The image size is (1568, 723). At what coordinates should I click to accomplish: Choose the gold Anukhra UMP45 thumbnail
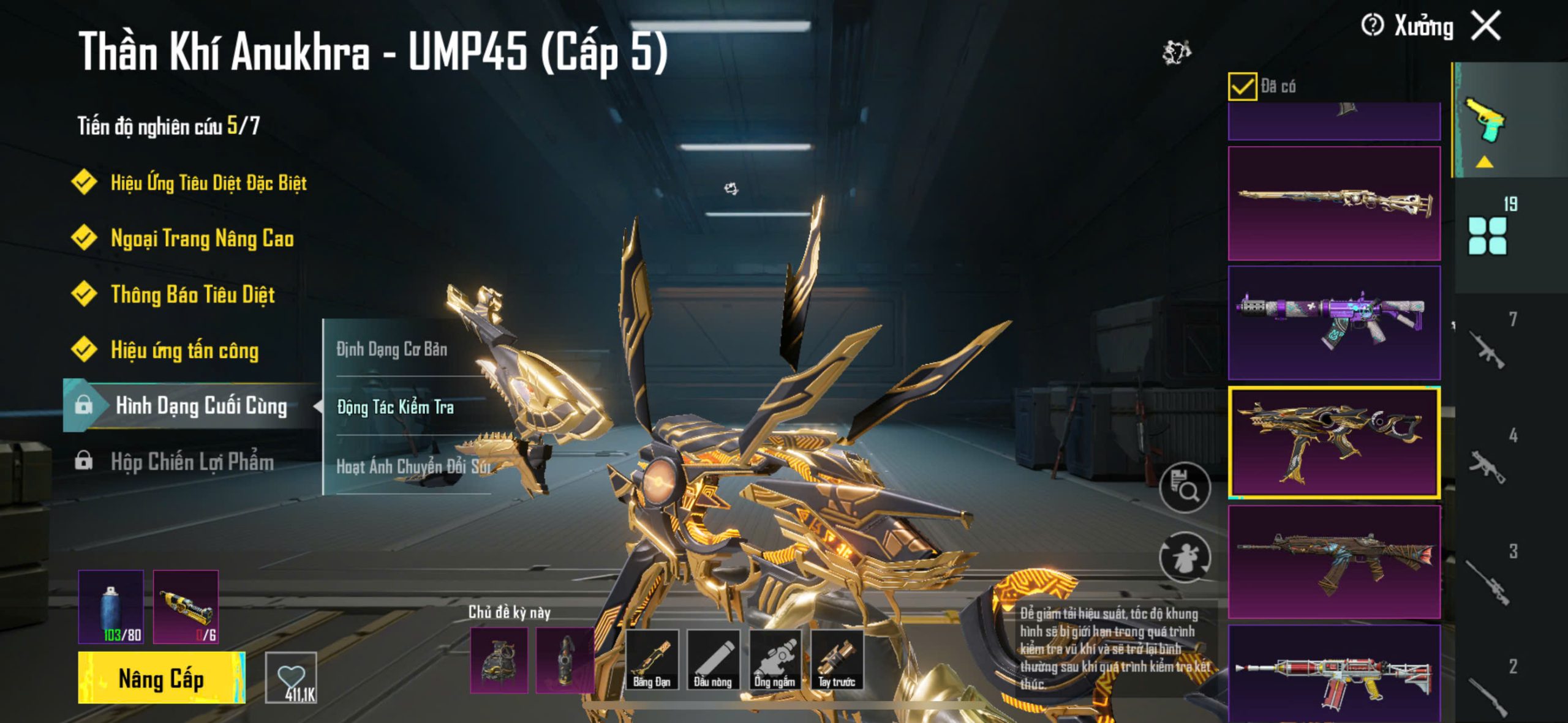(1334, 441)
